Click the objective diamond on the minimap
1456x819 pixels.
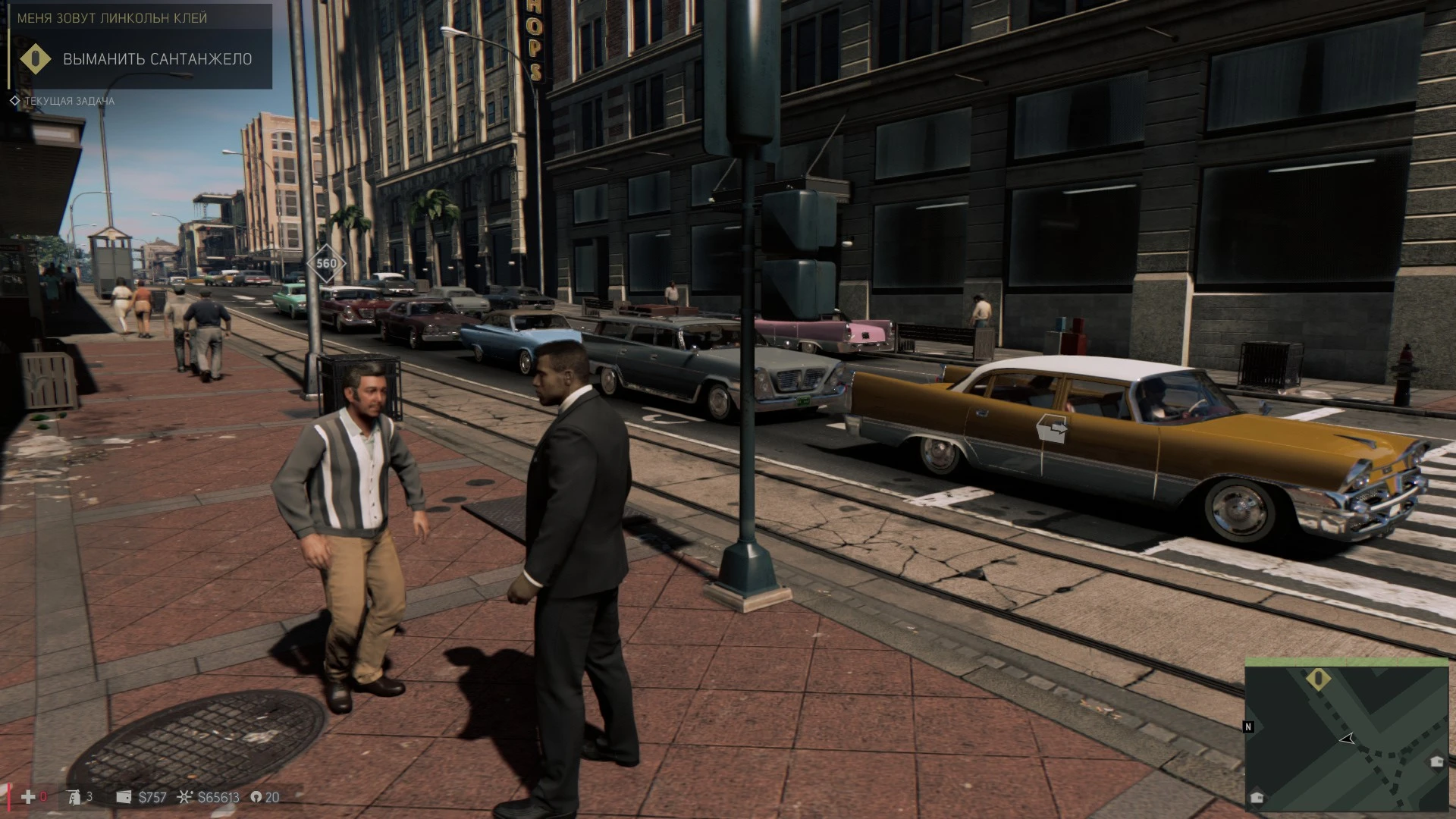pyautogui.click(x=1319, y=679)
